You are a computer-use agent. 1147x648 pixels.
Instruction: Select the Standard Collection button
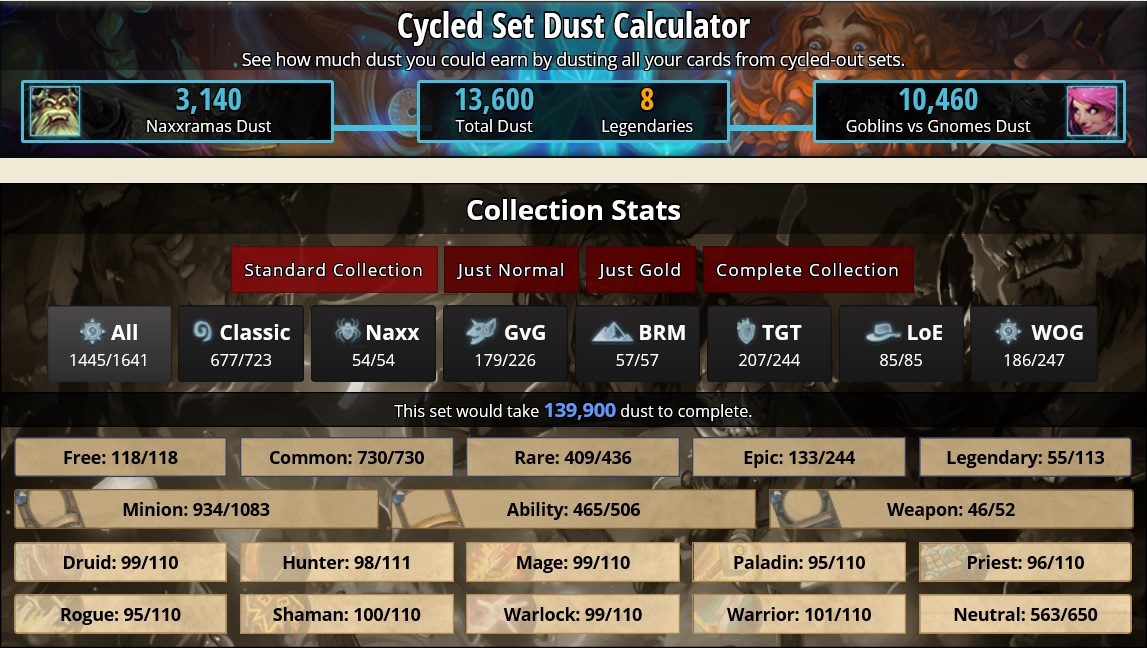pyautogui.click(x=334, y=270)
